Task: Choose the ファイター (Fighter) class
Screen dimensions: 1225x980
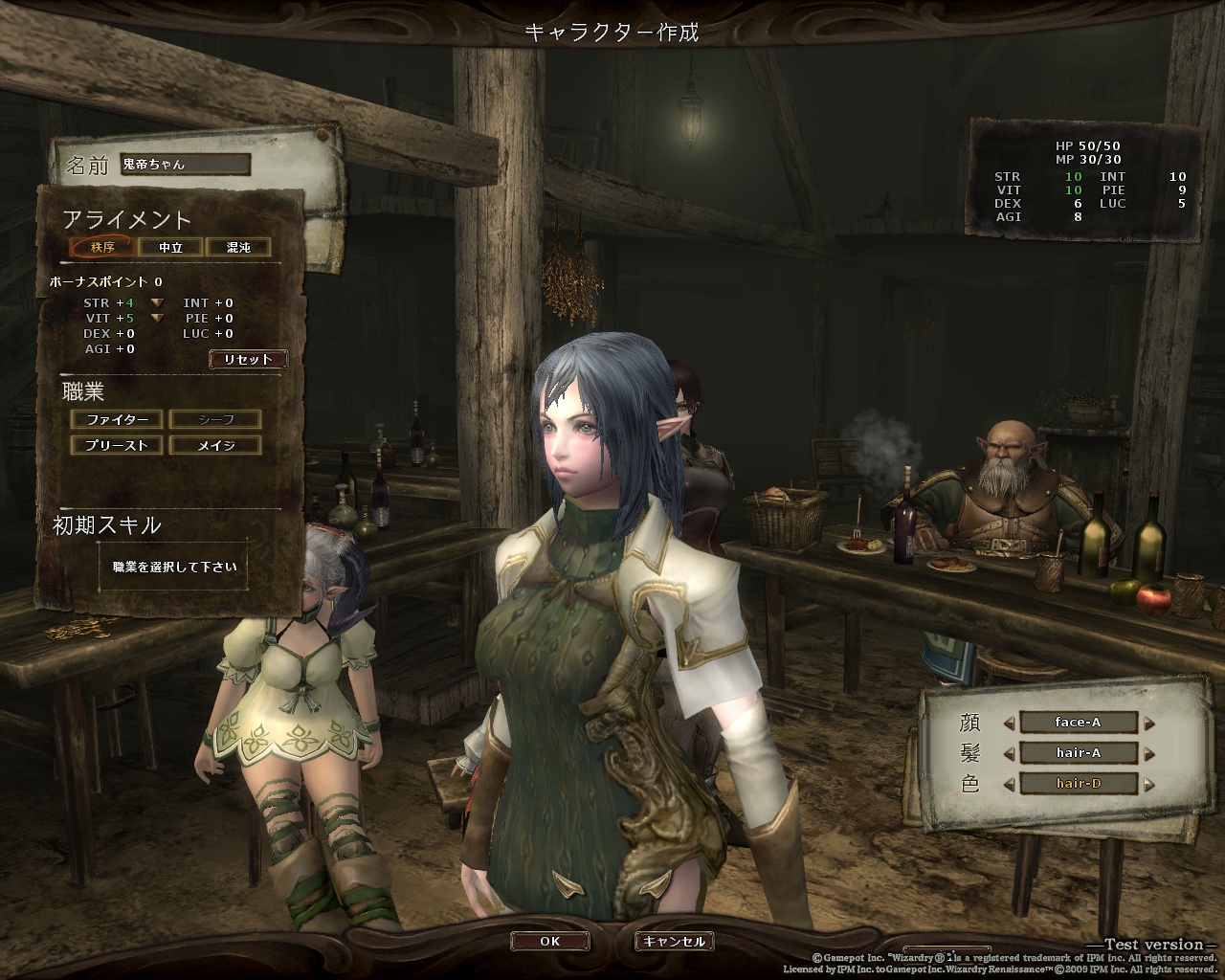Action: (117, 419)
